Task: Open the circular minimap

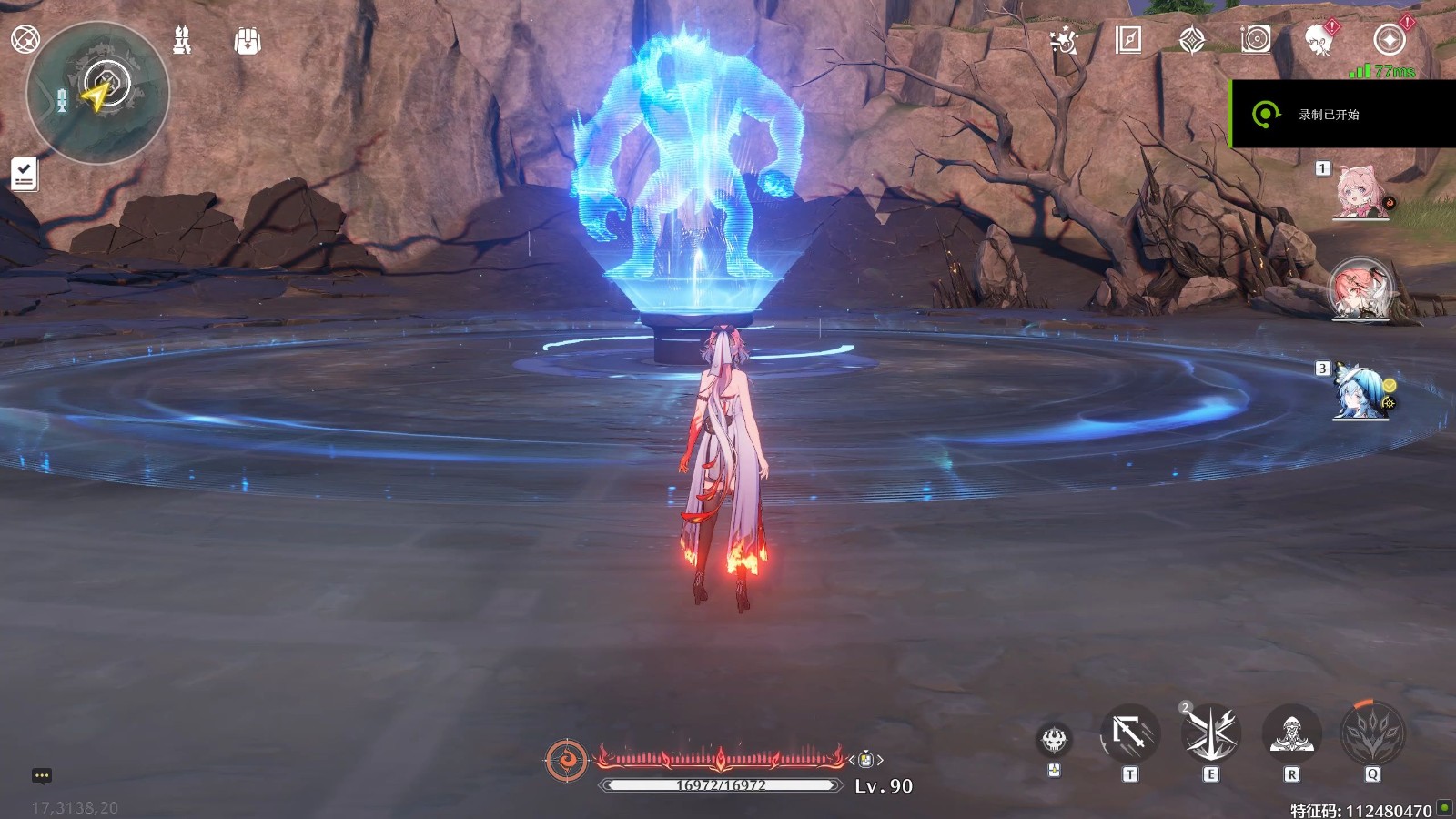Action: pos(98,92)
